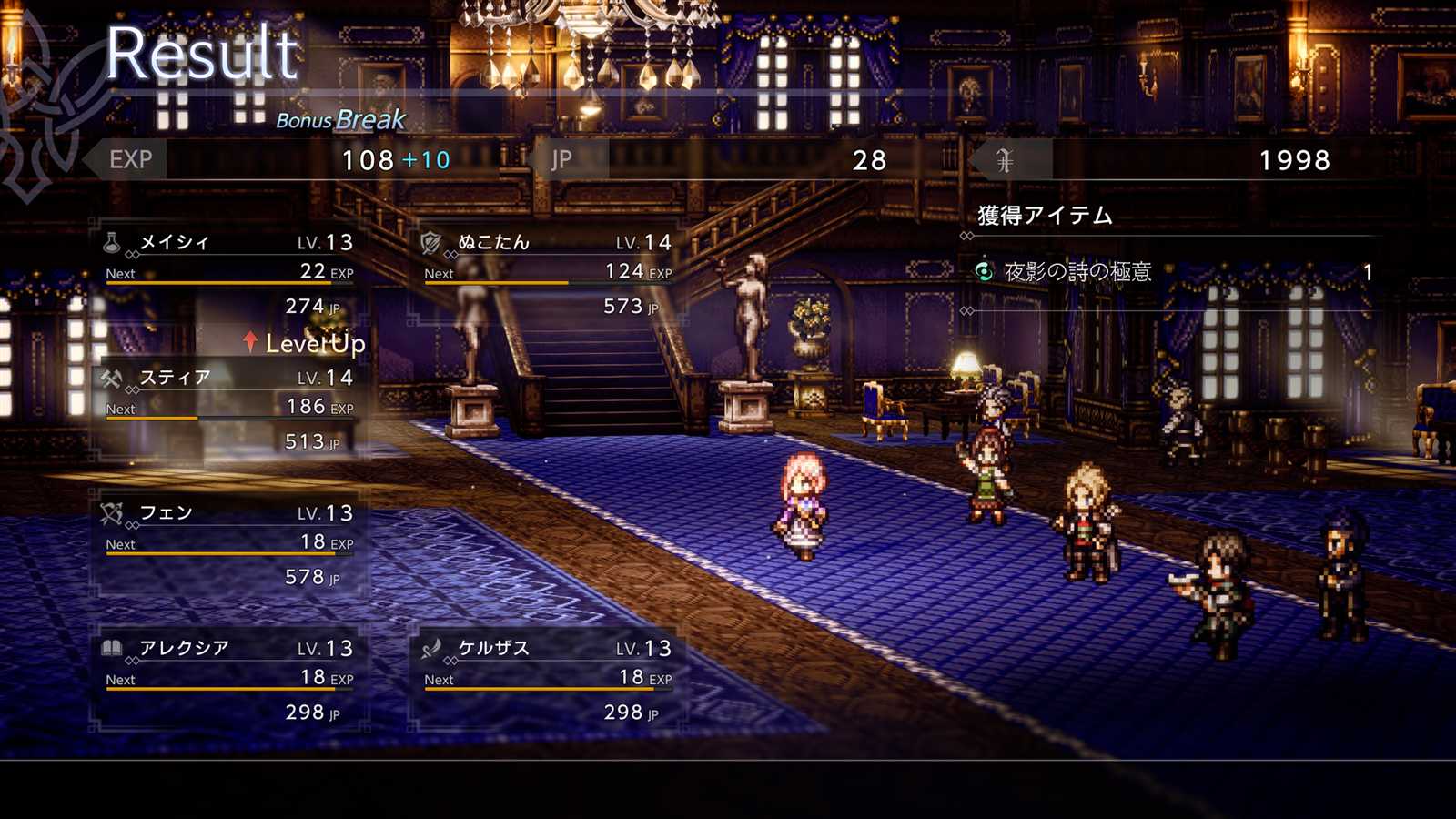Click the obtained item 夜影の詩の極意
The height and width of the screenshot is (819, 1456).
[x=1078, y=272]
